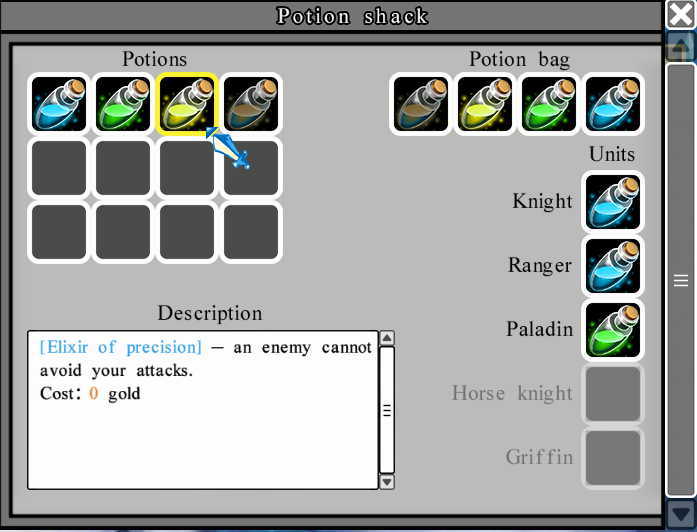Select the Knight's potion slot

pyautogui.click(x=613, y=201)
